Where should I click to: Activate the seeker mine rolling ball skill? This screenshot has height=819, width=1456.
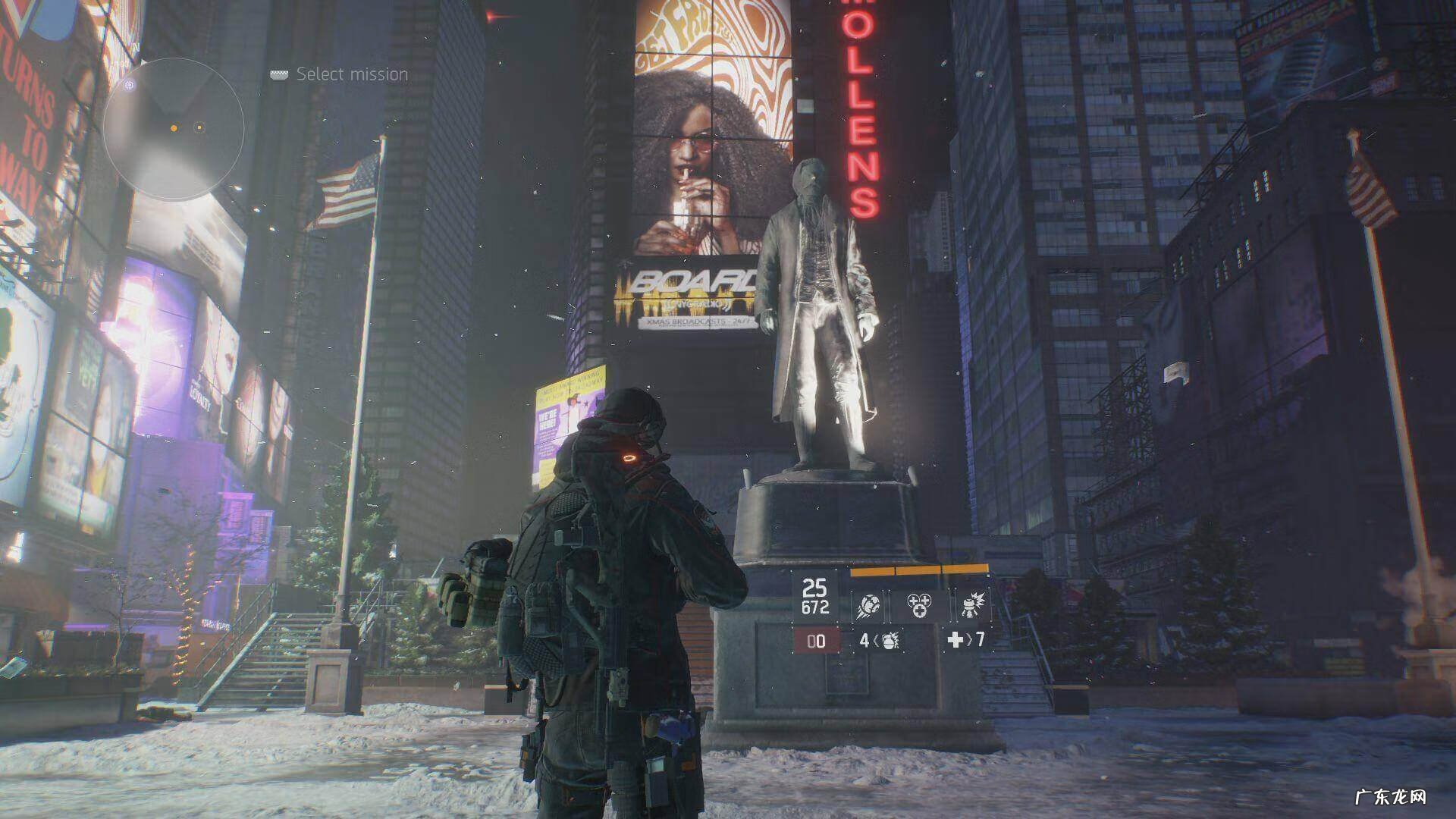(x=869, y=605)
